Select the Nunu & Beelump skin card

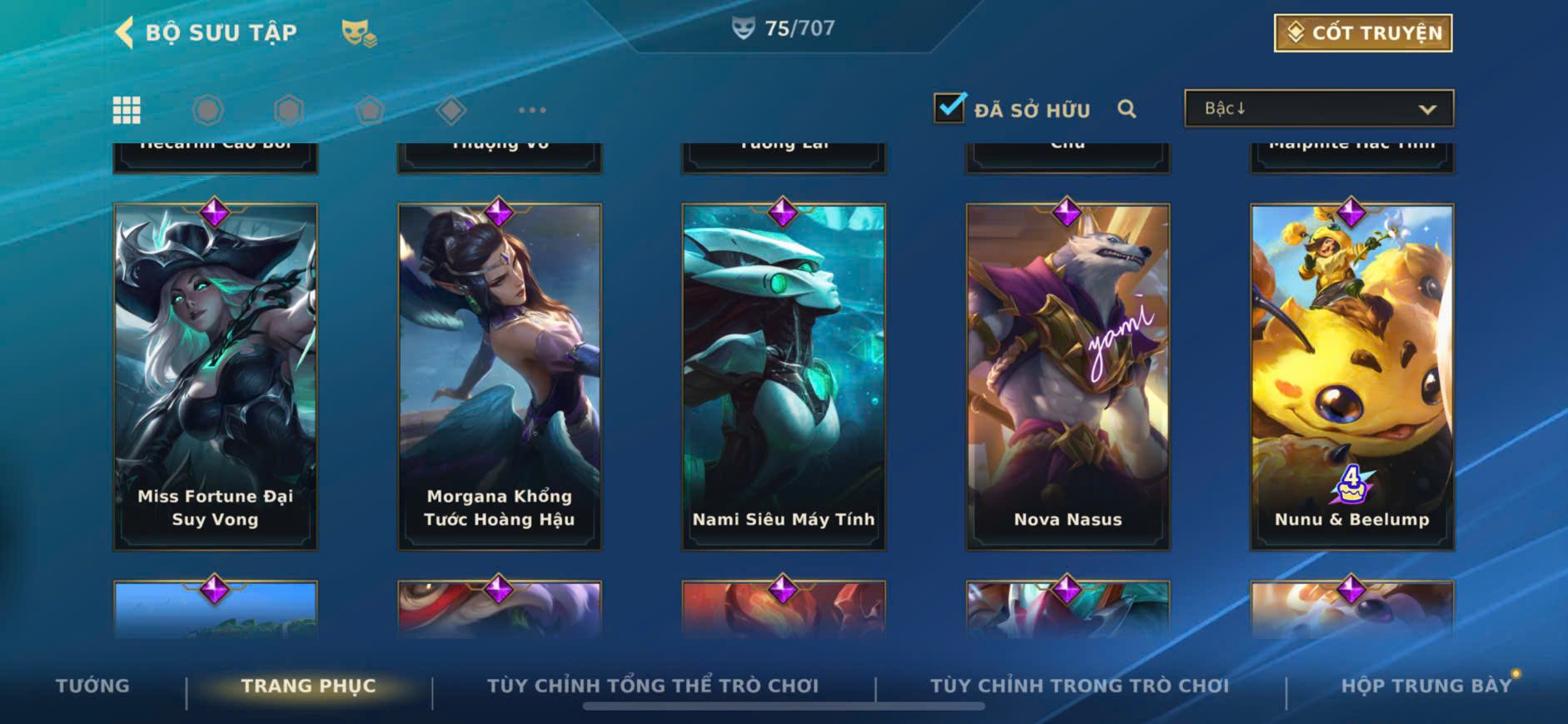pos(1351,377)
